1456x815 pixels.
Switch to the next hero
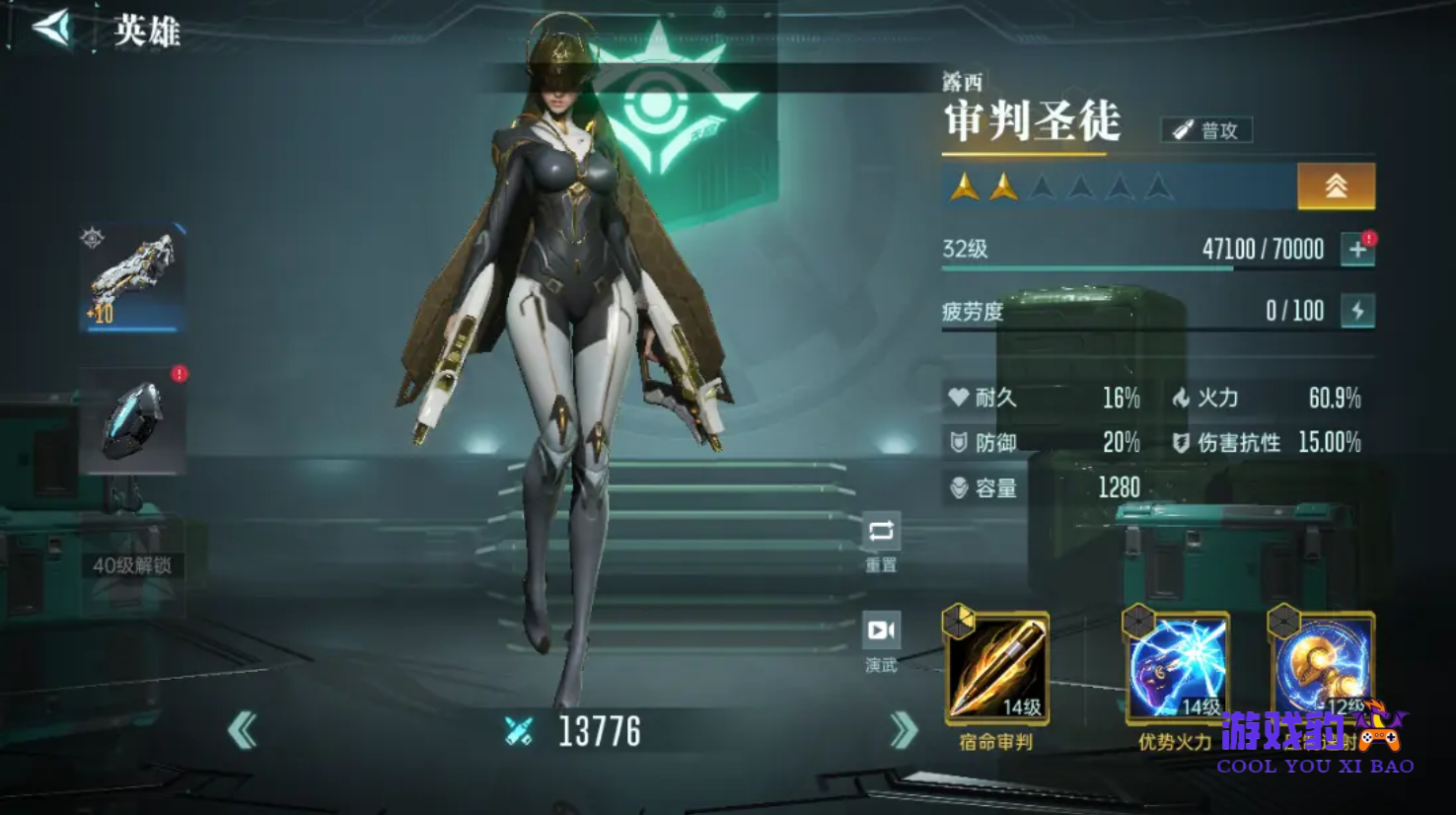click(x=904, y=731)
